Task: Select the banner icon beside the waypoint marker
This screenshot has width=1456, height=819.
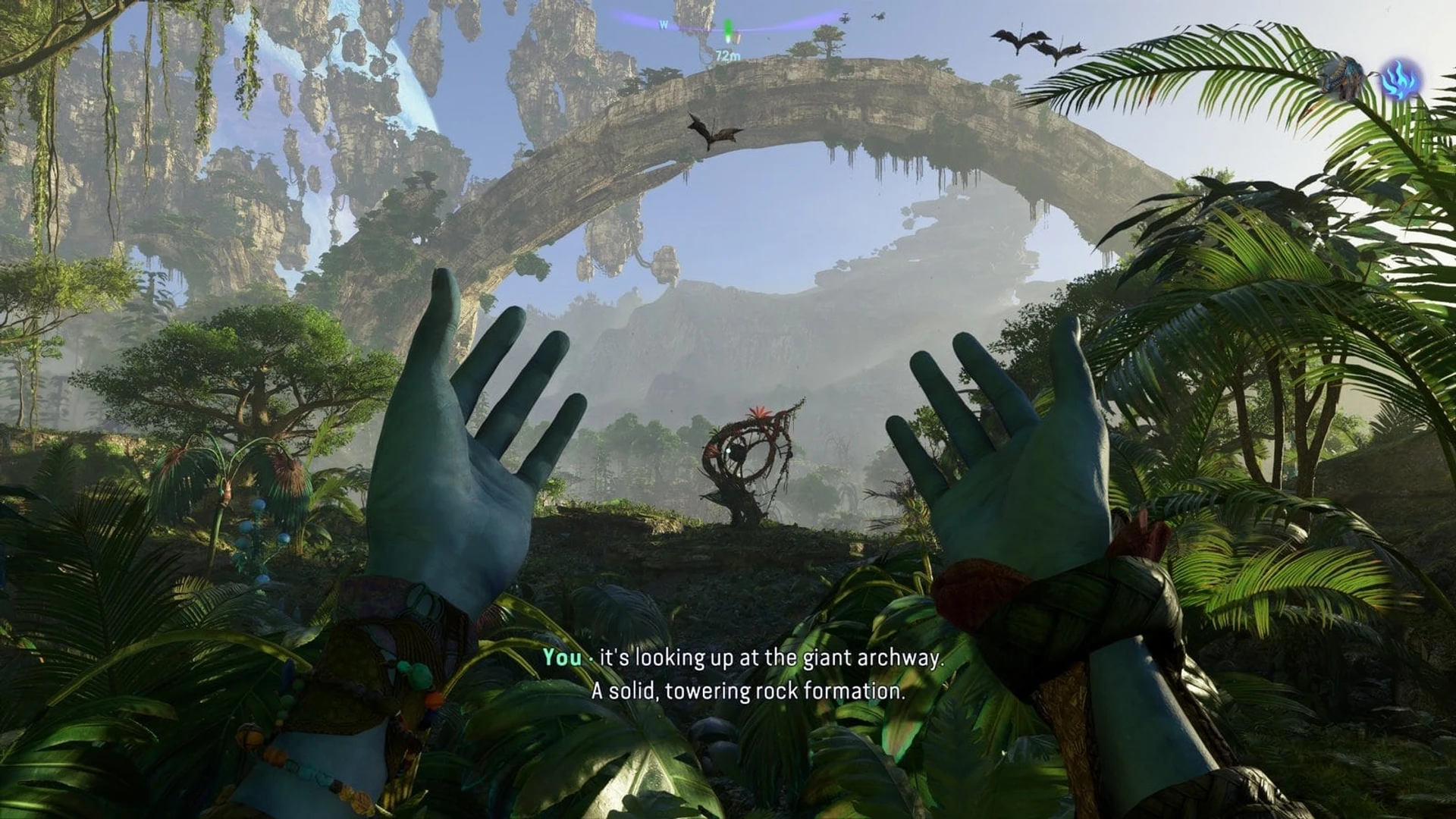Action: [737, 38]
